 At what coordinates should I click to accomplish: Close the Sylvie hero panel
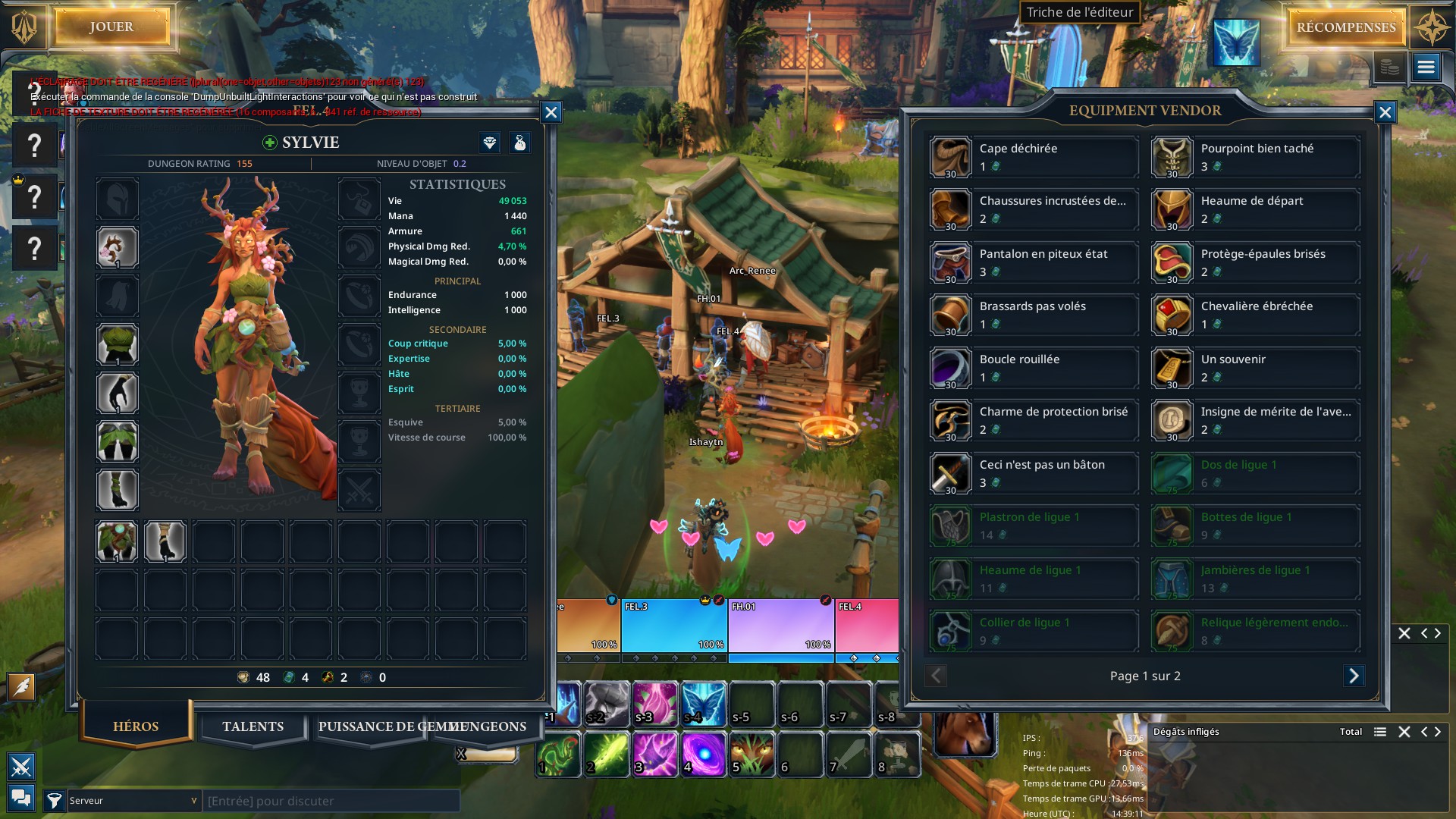(551, 113)
